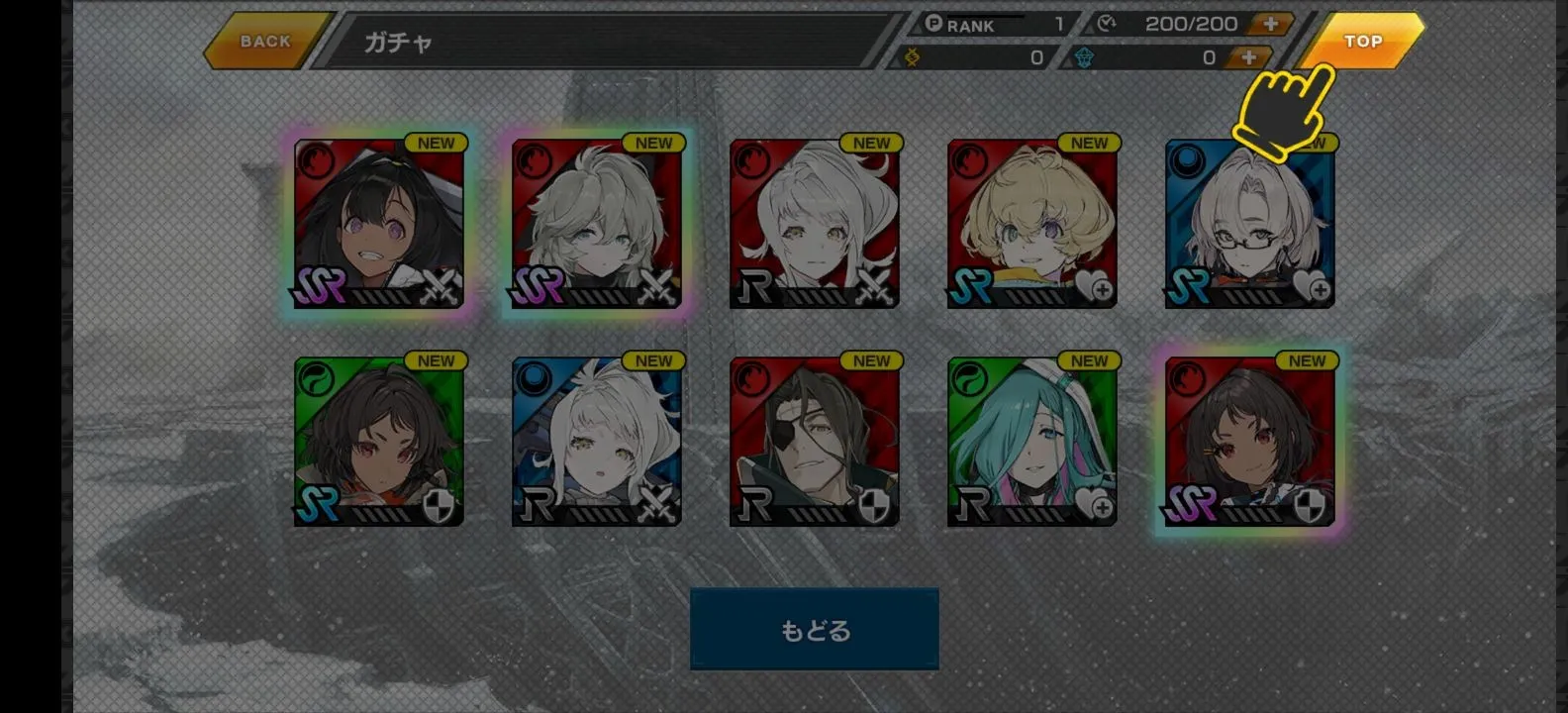Select the dark-haired purple-eyed SSR card
Screen dimensions: 1568x713
coord(379,224)
